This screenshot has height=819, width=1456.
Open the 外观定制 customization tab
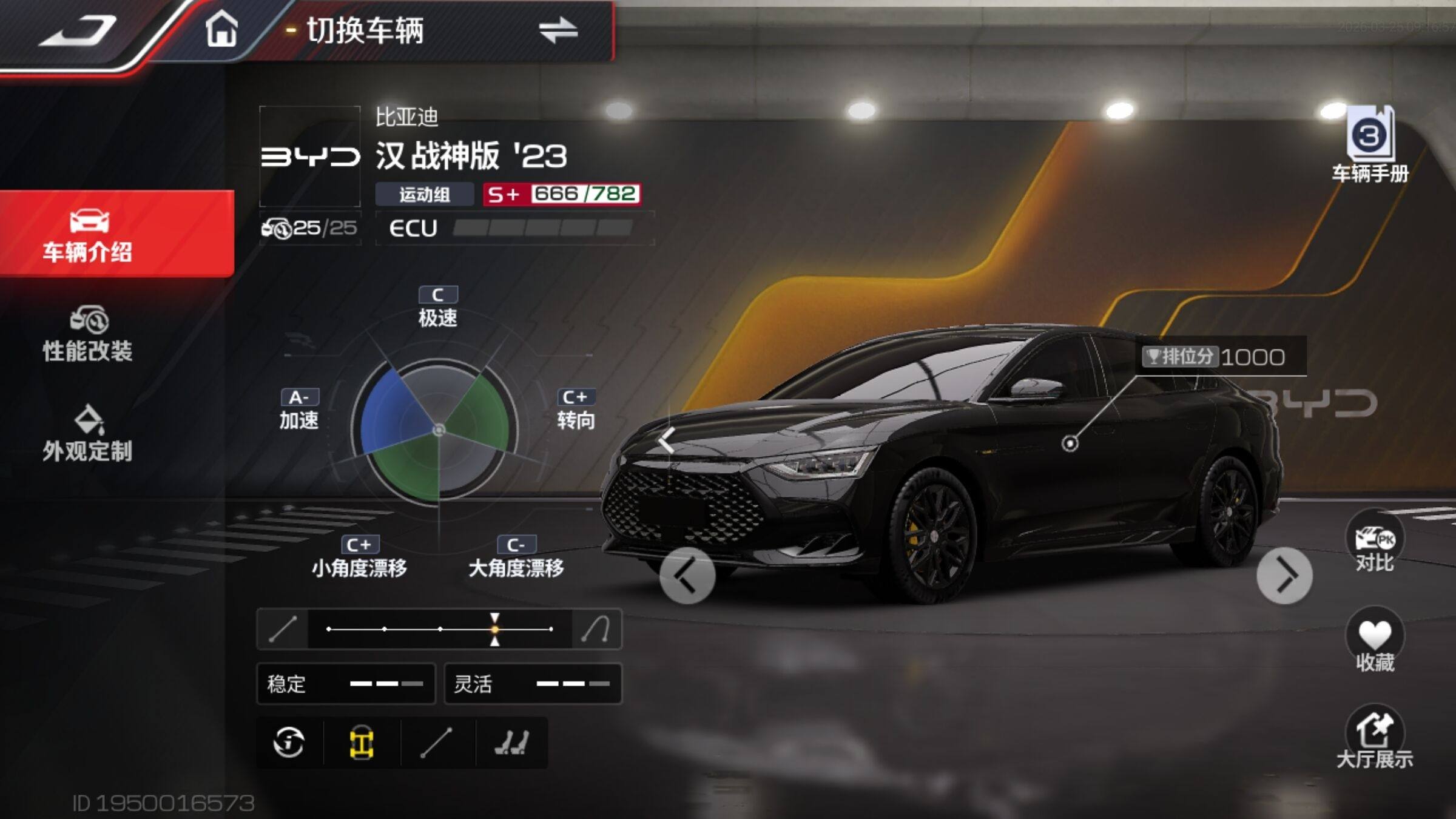click(x=89, y=434)
